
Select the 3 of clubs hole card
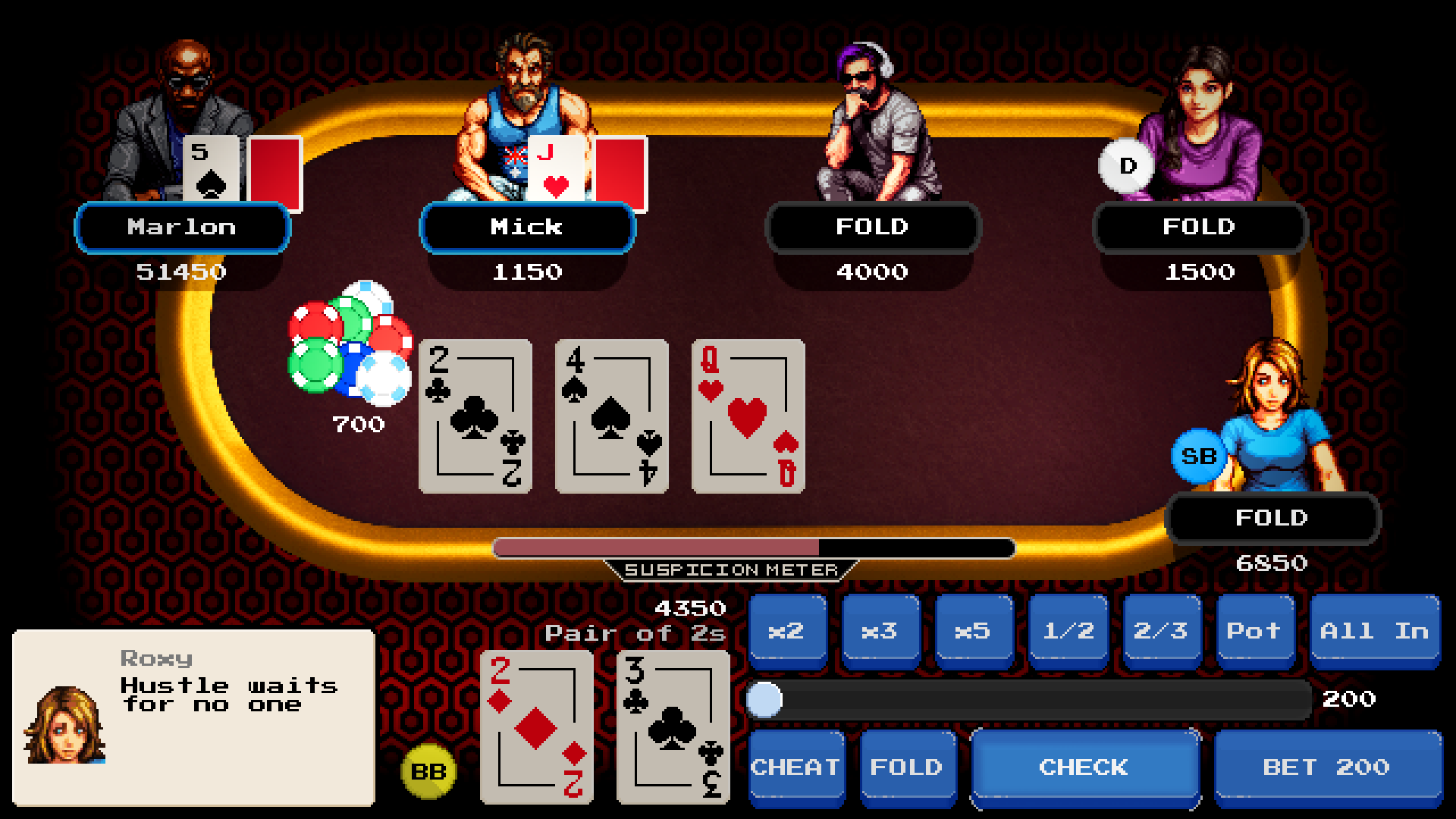pyautogui.click(x=673, y=726)
